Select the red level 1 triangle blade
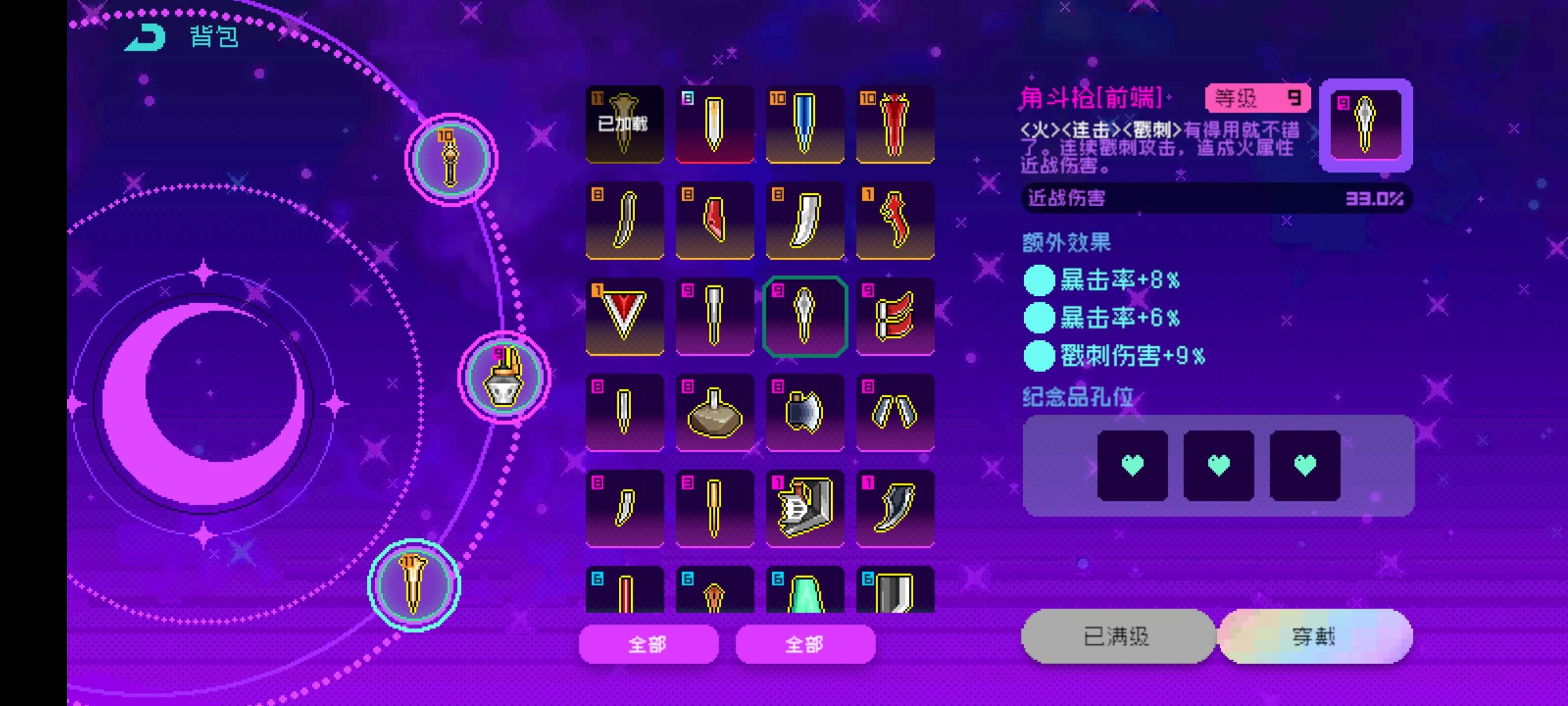1568x706 pixels. [x=624, y=316]
